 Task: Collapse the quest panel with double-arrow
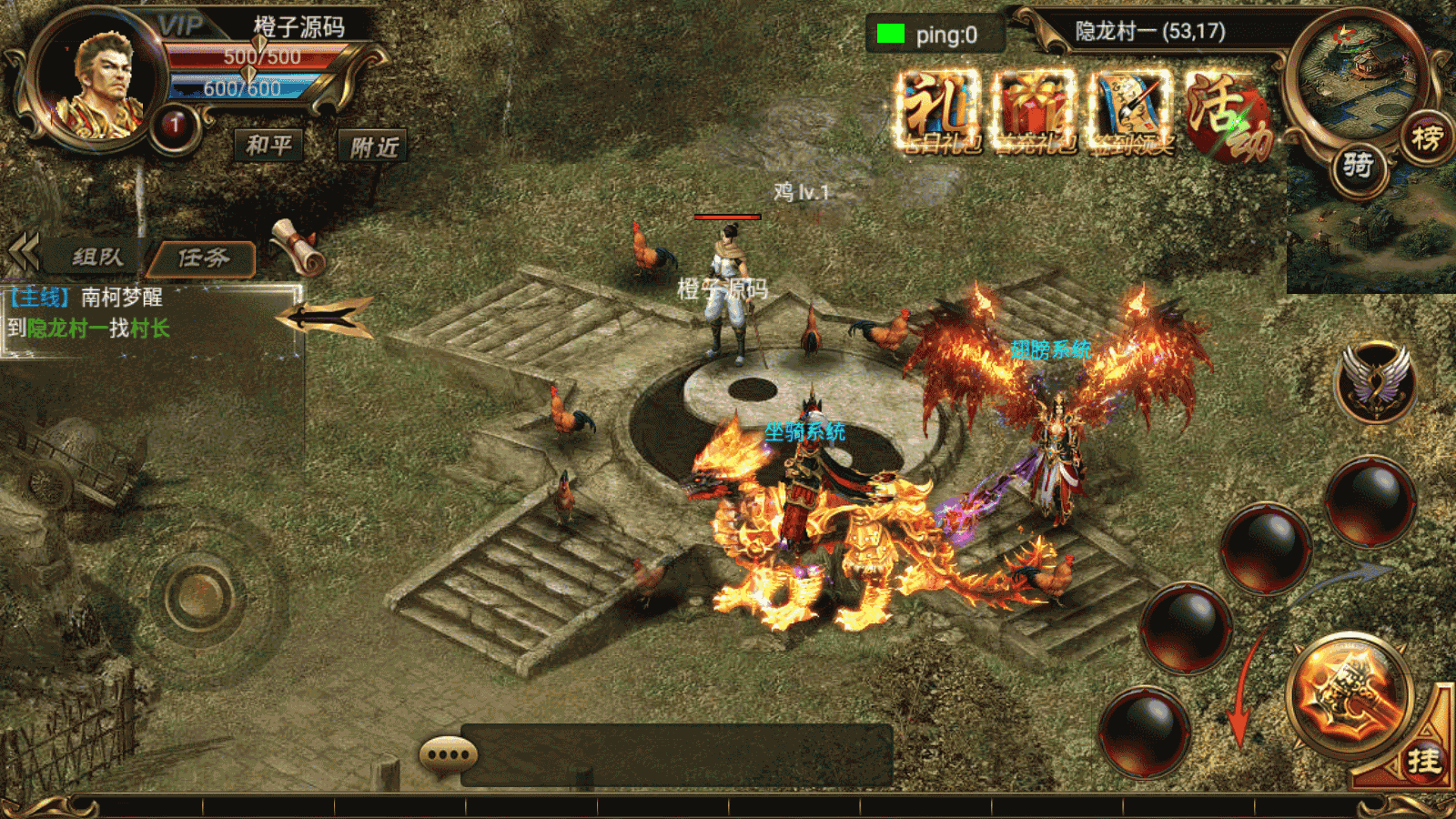tap(22, 253)
